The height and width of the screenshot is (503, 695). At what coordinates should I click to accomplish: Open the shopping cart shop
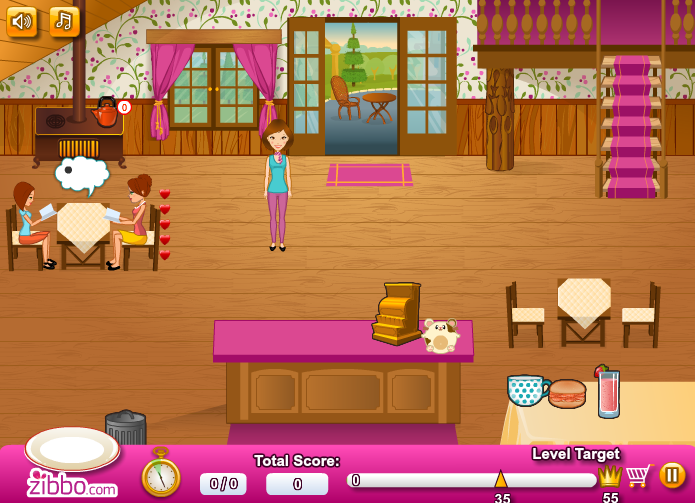coord(638,475)
